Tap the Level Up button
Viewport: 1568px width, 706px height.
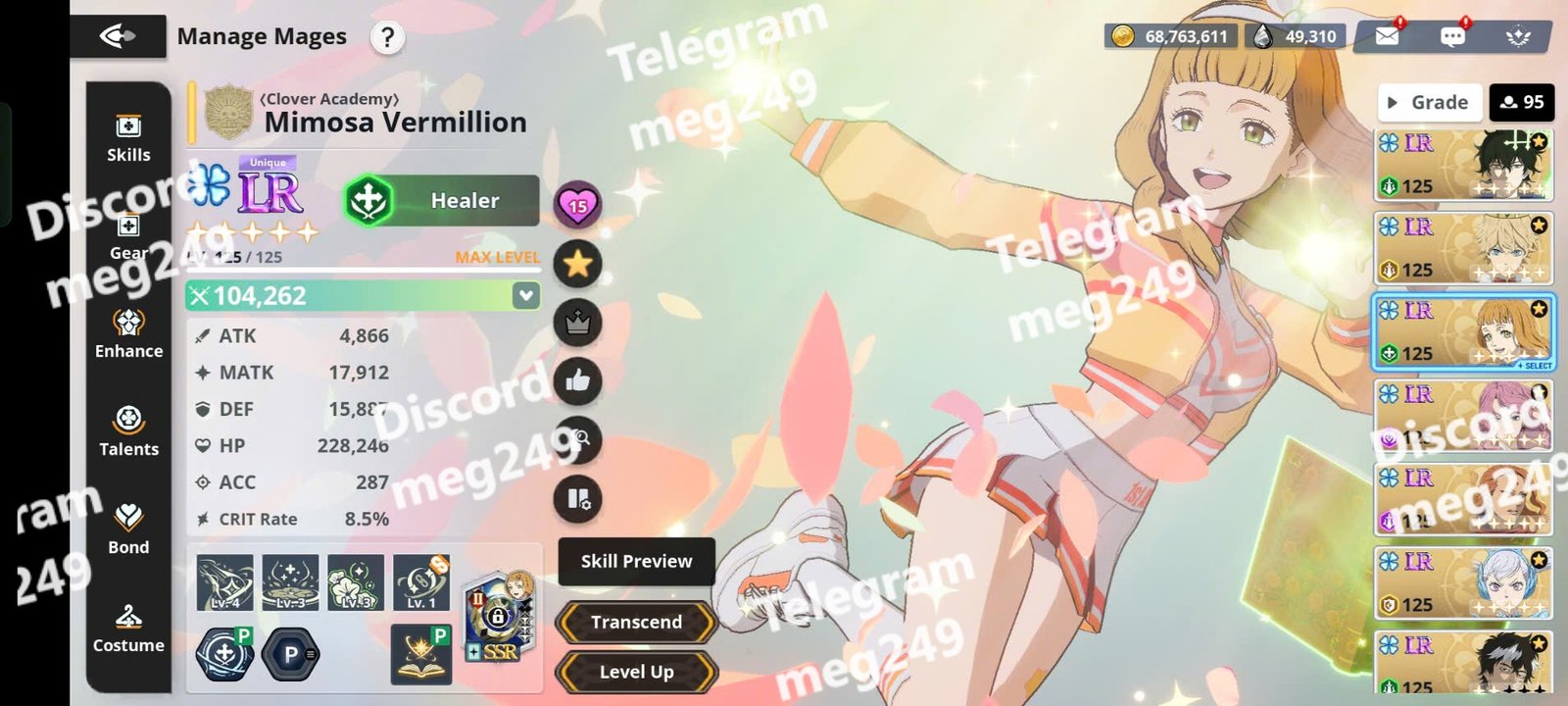click(x=636, y=672)
